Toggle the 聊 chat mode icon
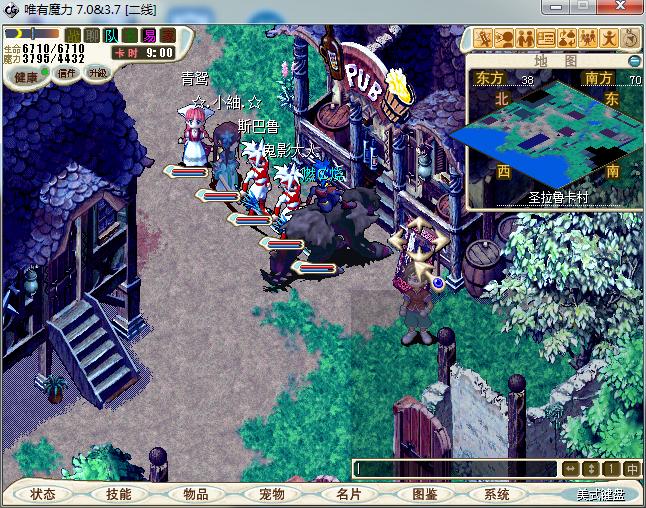Viewport: 646px width, 508px height. point(91,36)
